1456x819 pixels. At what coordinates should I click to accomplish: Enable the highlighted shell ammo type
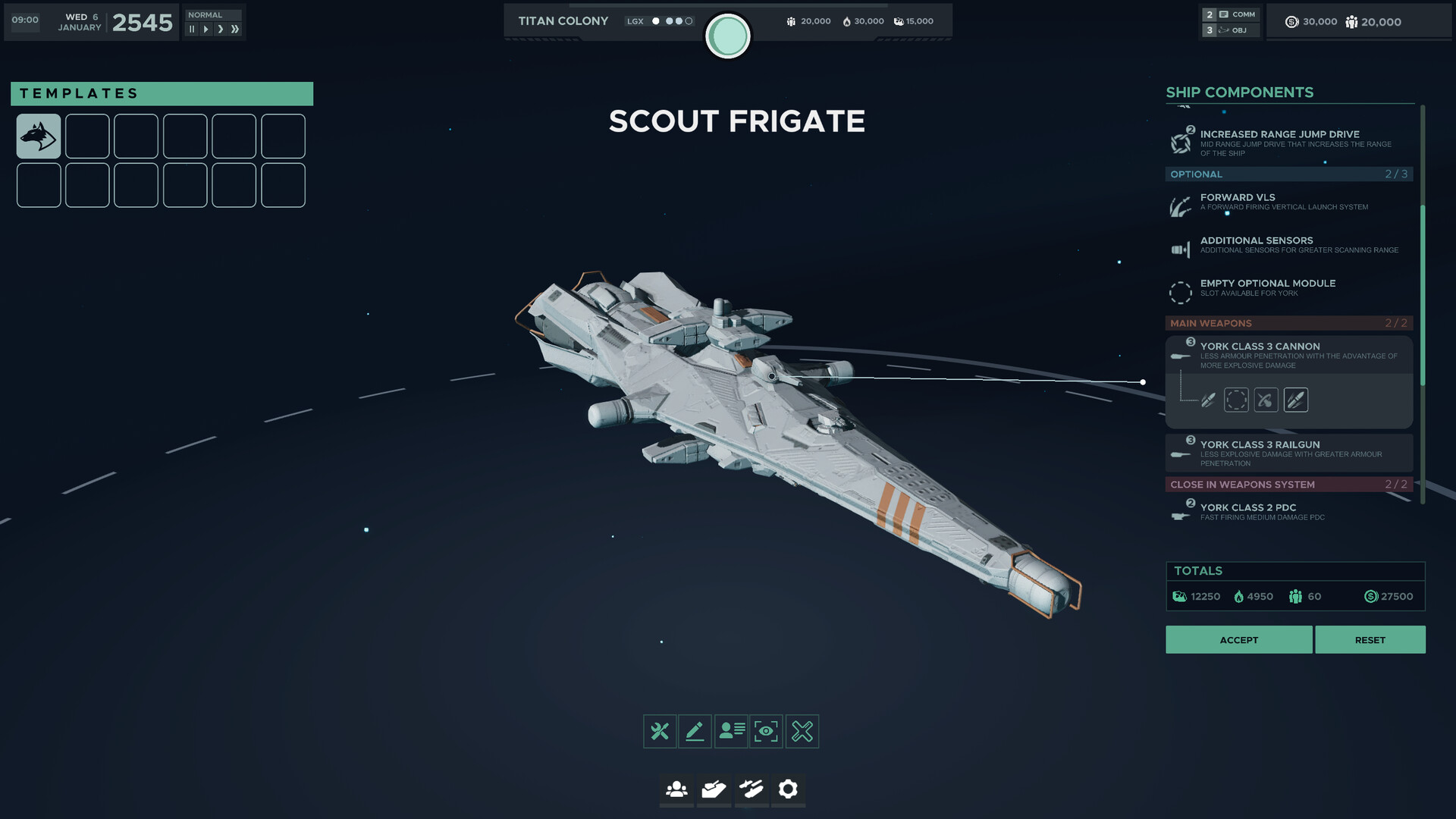(x=1296, y=400)
